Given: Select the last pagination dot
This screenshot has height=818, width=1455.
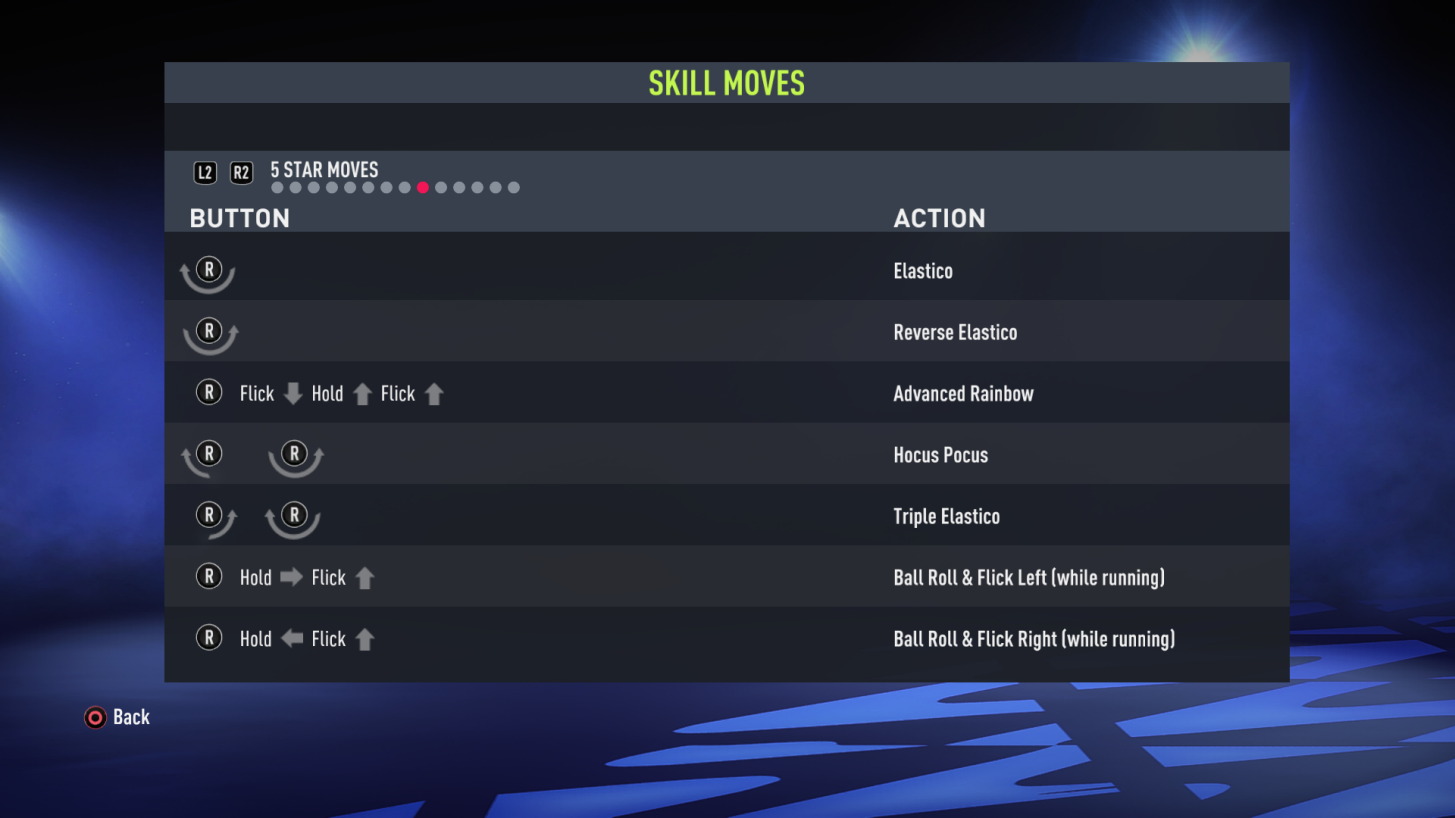Looking at the screenshot, I should tap(514, 187).
